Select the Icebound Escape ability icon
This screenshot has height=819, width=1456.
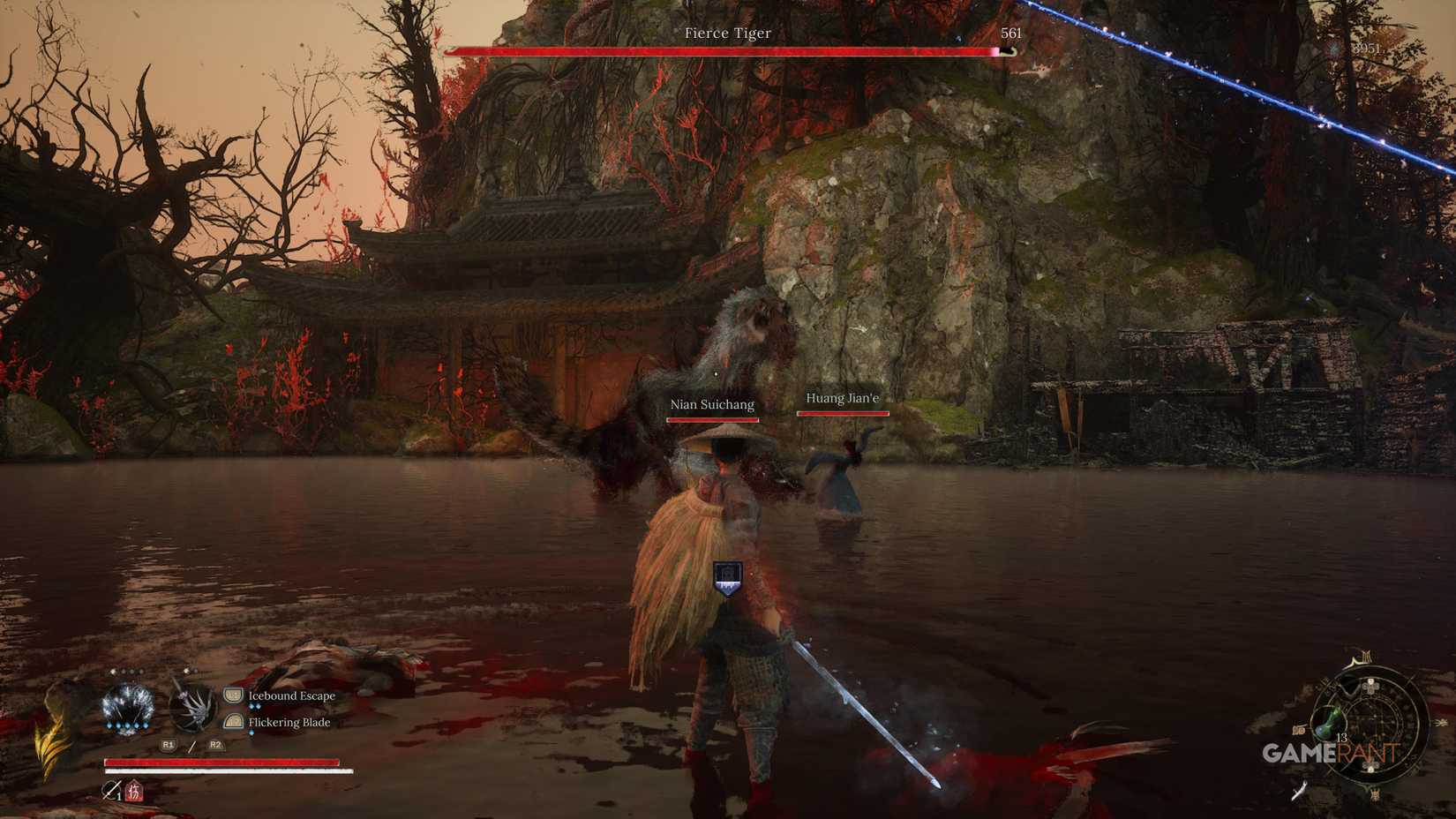pos(233,695)
